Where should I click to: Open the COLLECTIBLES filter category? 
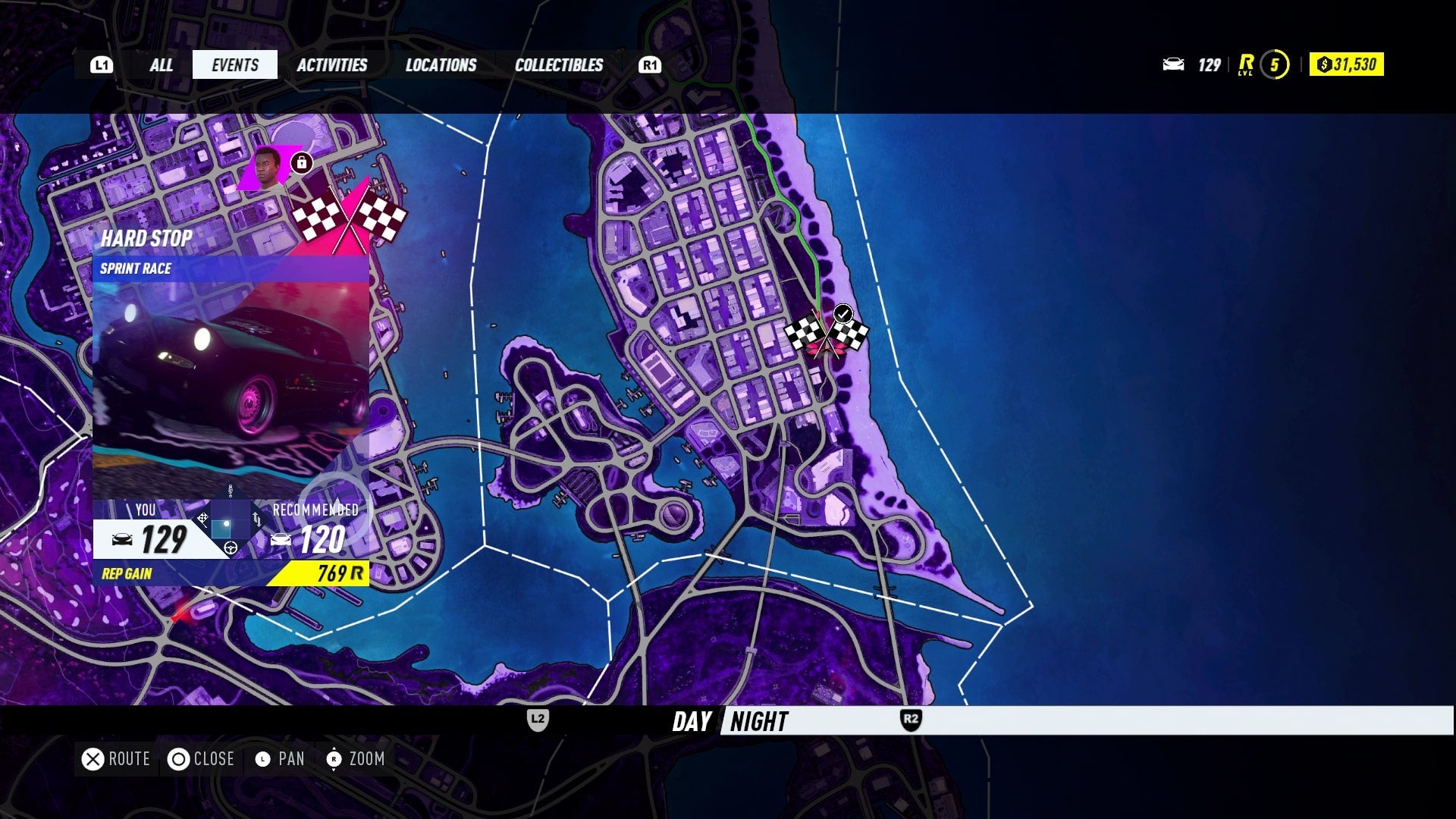tap(558, 64)
